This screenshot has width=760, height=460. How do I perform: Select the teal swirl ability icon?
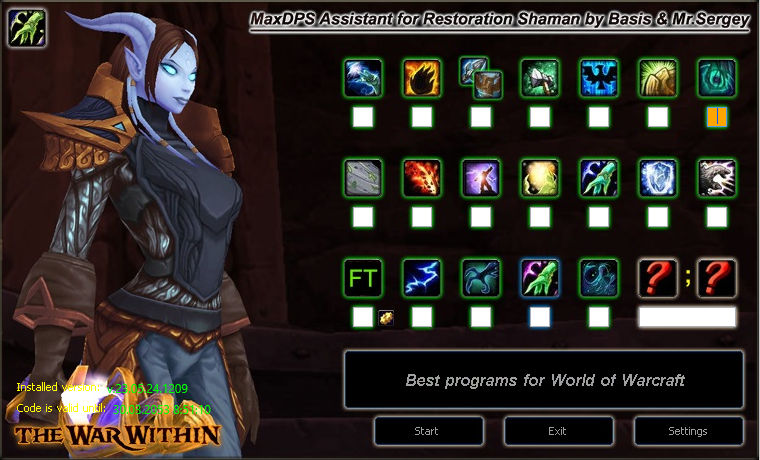[716, 77]
